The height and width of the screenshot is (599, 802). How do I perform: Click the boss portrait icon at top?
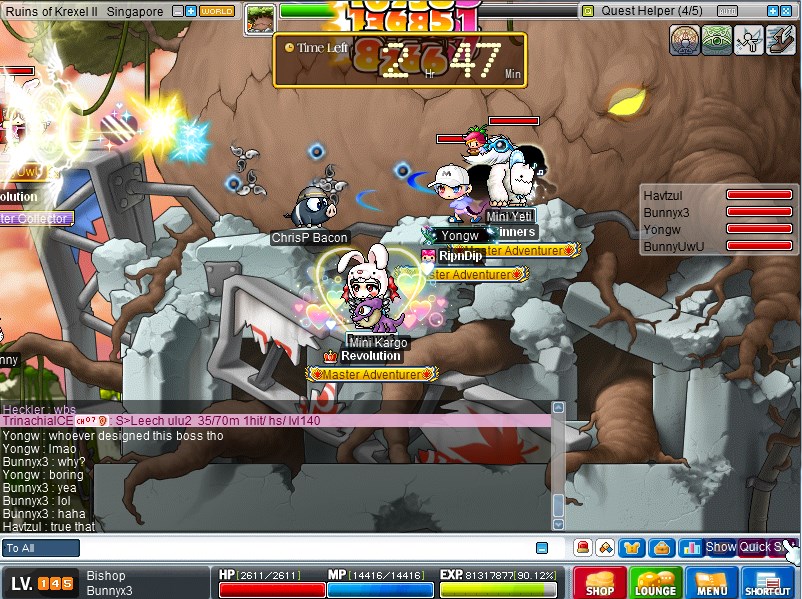(260, 17)
